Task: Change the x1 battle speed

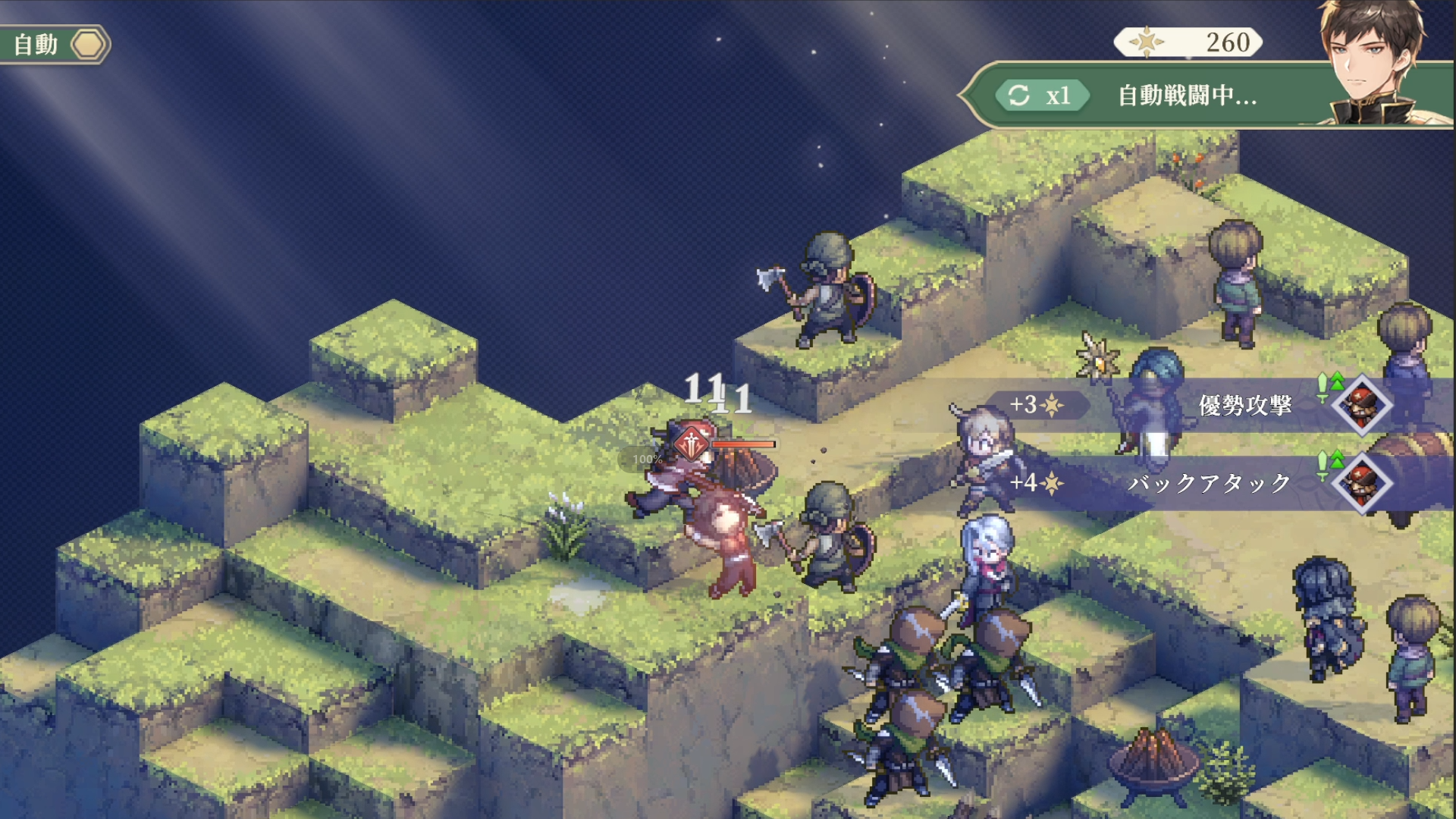Action: point(1042,96)
